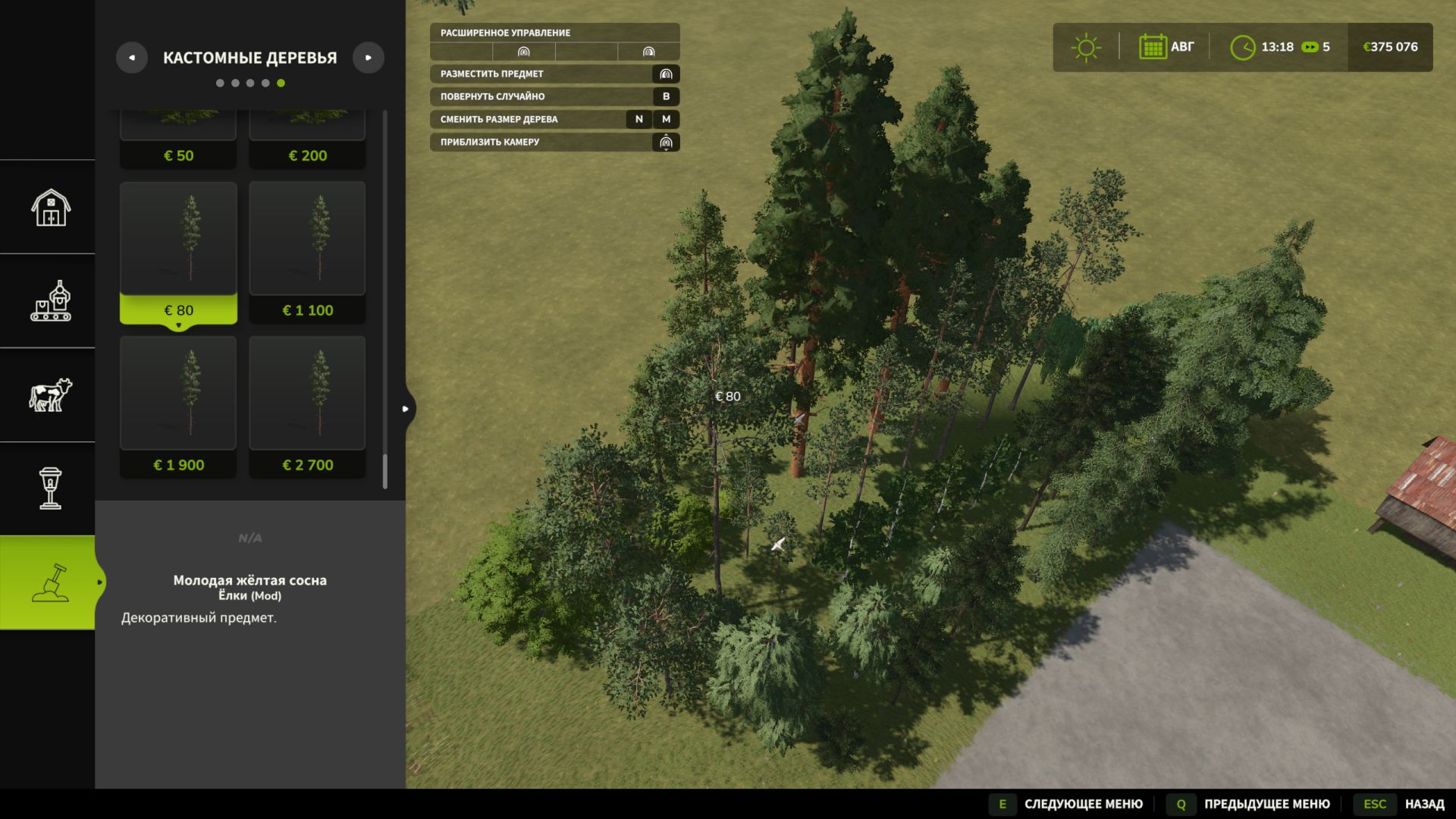Click the clock icon next to 13:18
Image resolution: width=1456 pixels, height=819 pixels.
pyautogui.click(x=1244, y=46)
